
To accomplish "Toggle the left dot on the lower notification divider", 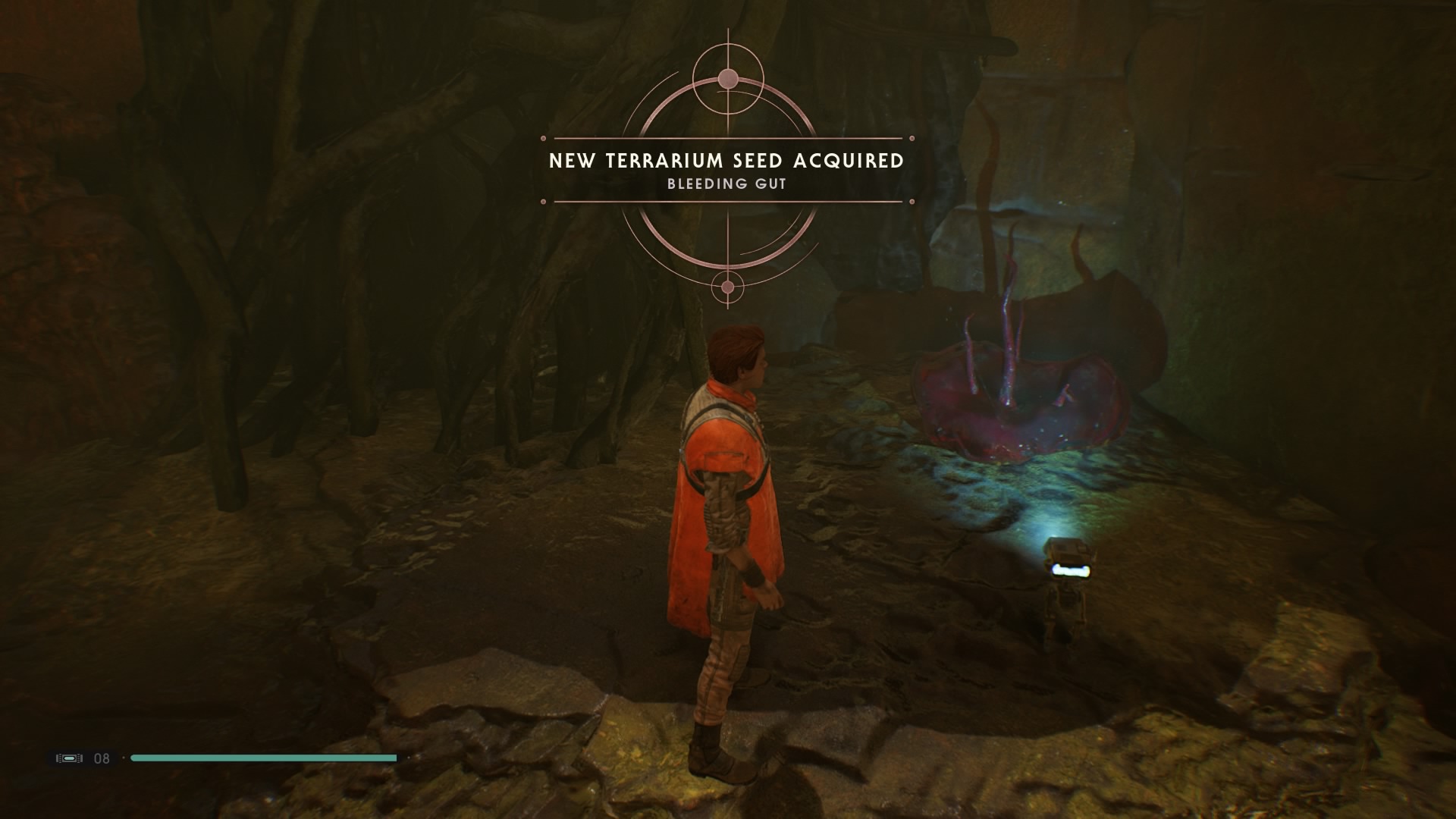I will click(x=543, y=202).
